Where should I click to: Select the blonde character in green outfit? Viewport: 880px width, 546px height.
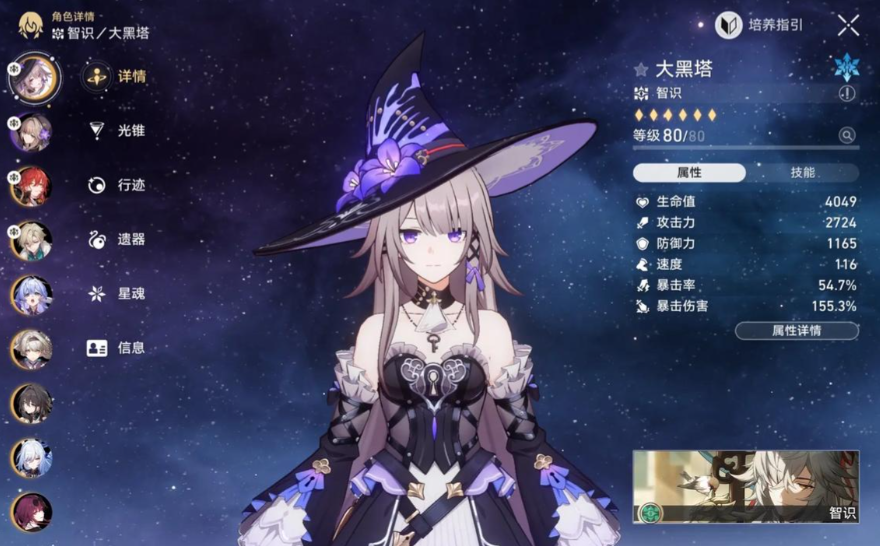31,241
